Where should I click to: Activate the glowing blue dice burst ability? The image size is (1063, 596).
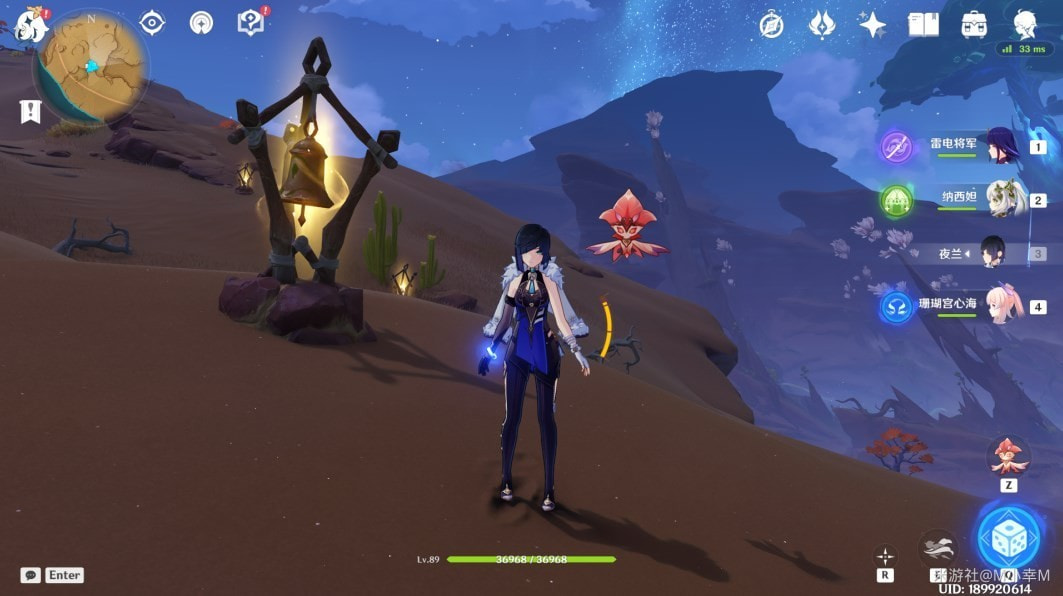pyautogui.click(x=1008, y=538)
